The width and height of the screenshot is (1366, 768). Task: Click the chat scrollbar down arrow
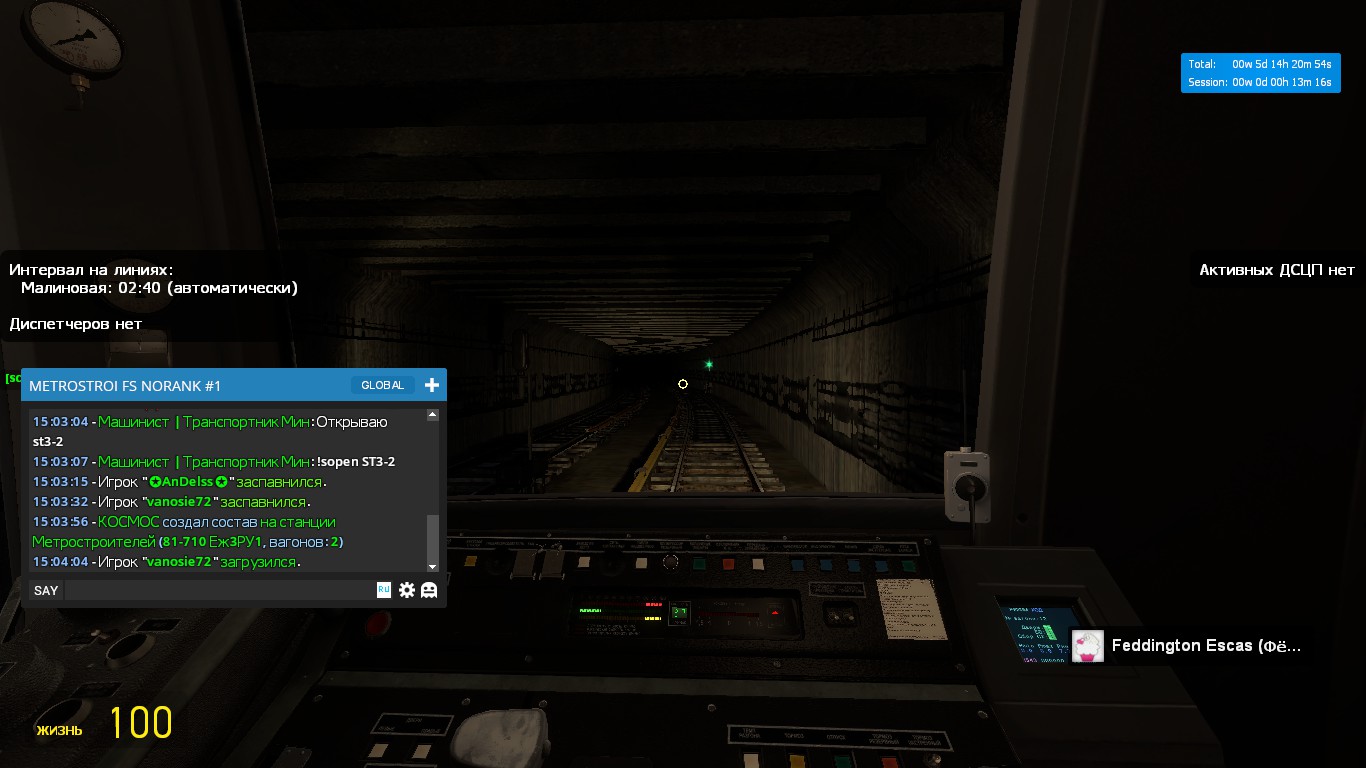pyautogui.click(x=433, y=566)
